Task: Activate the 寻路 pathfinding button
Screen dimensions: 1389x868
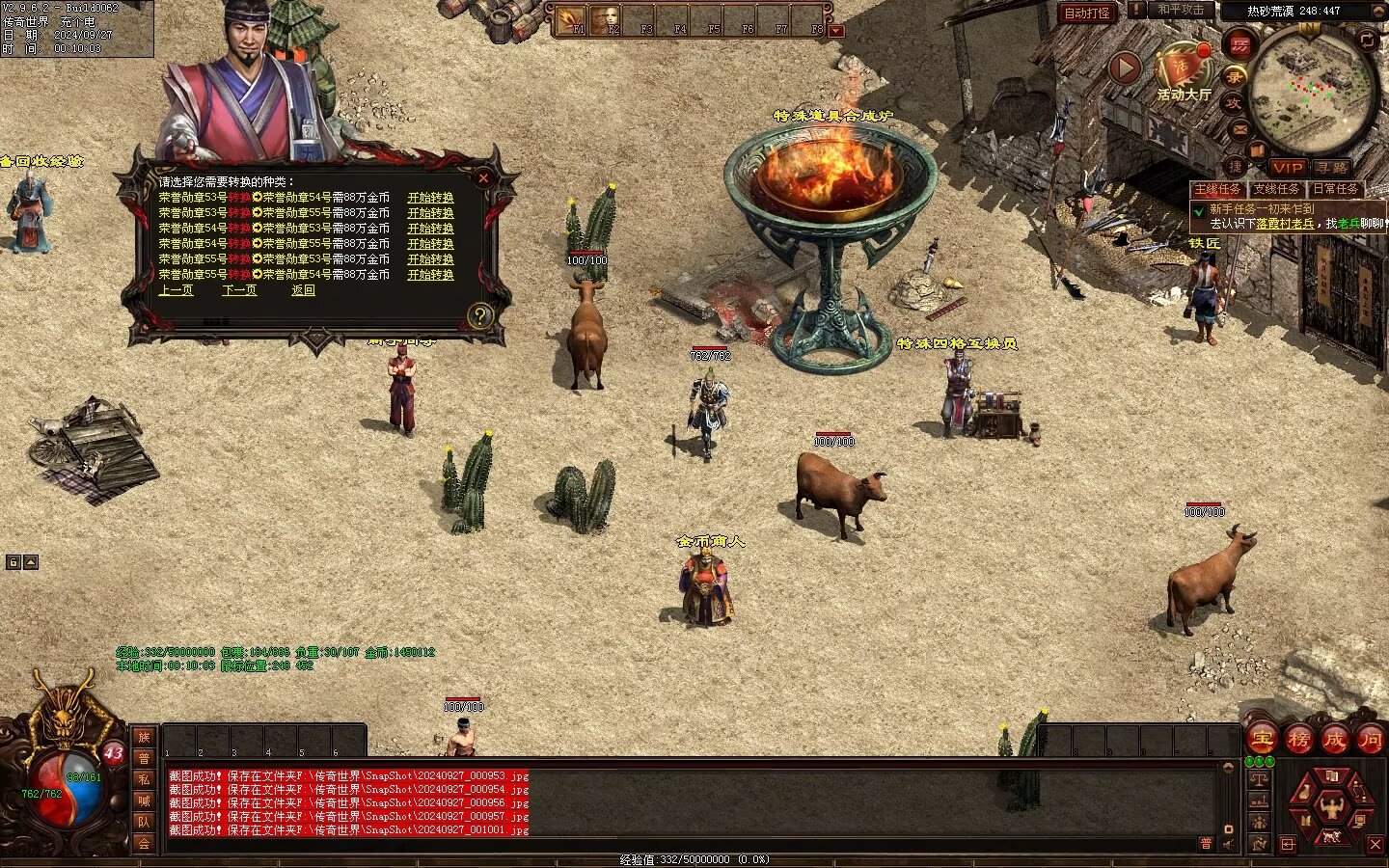Action: (1332, 168)
